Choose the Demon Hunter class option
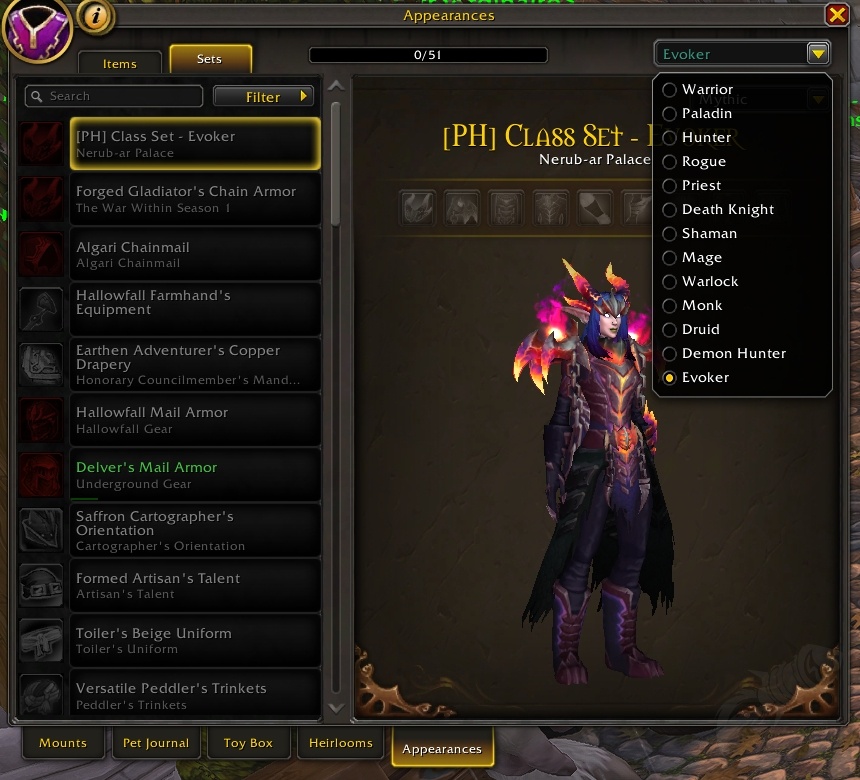This screenshot has width=860, height=780. pos(733,354)
